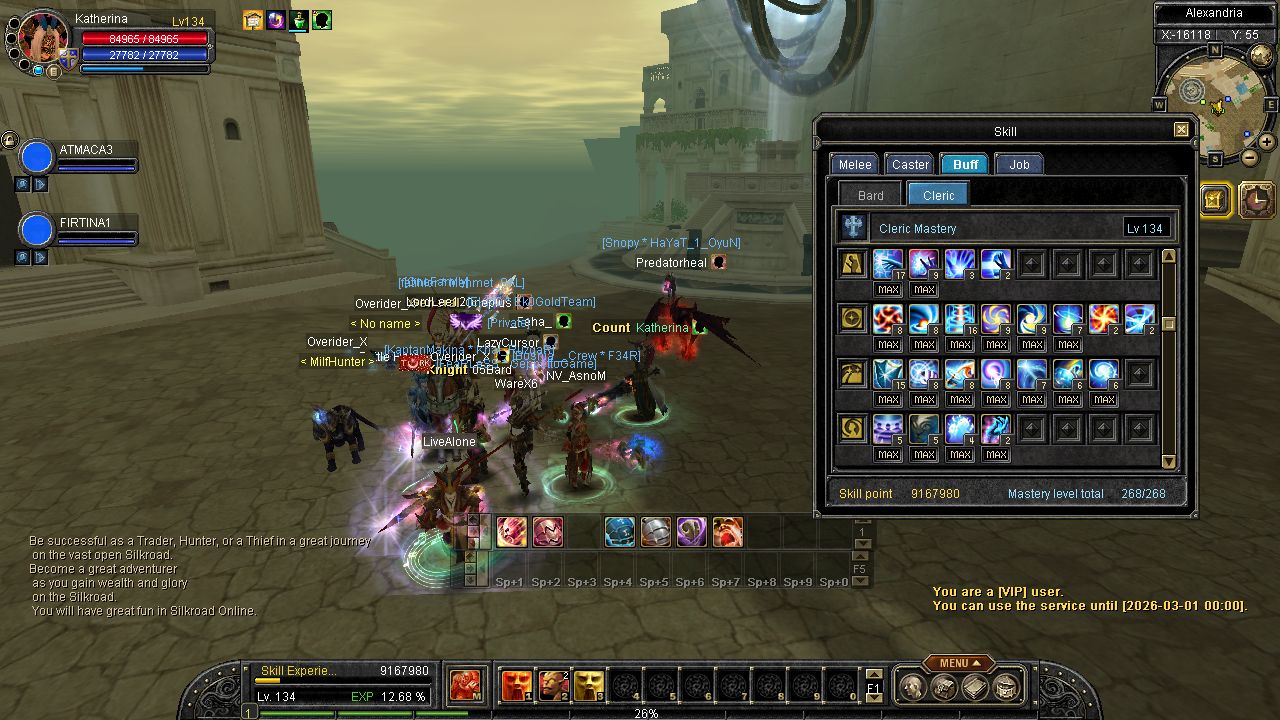Use the blue helmet skill in the upper hotbar
1280x720 pixels.
(x=619, y=532)
